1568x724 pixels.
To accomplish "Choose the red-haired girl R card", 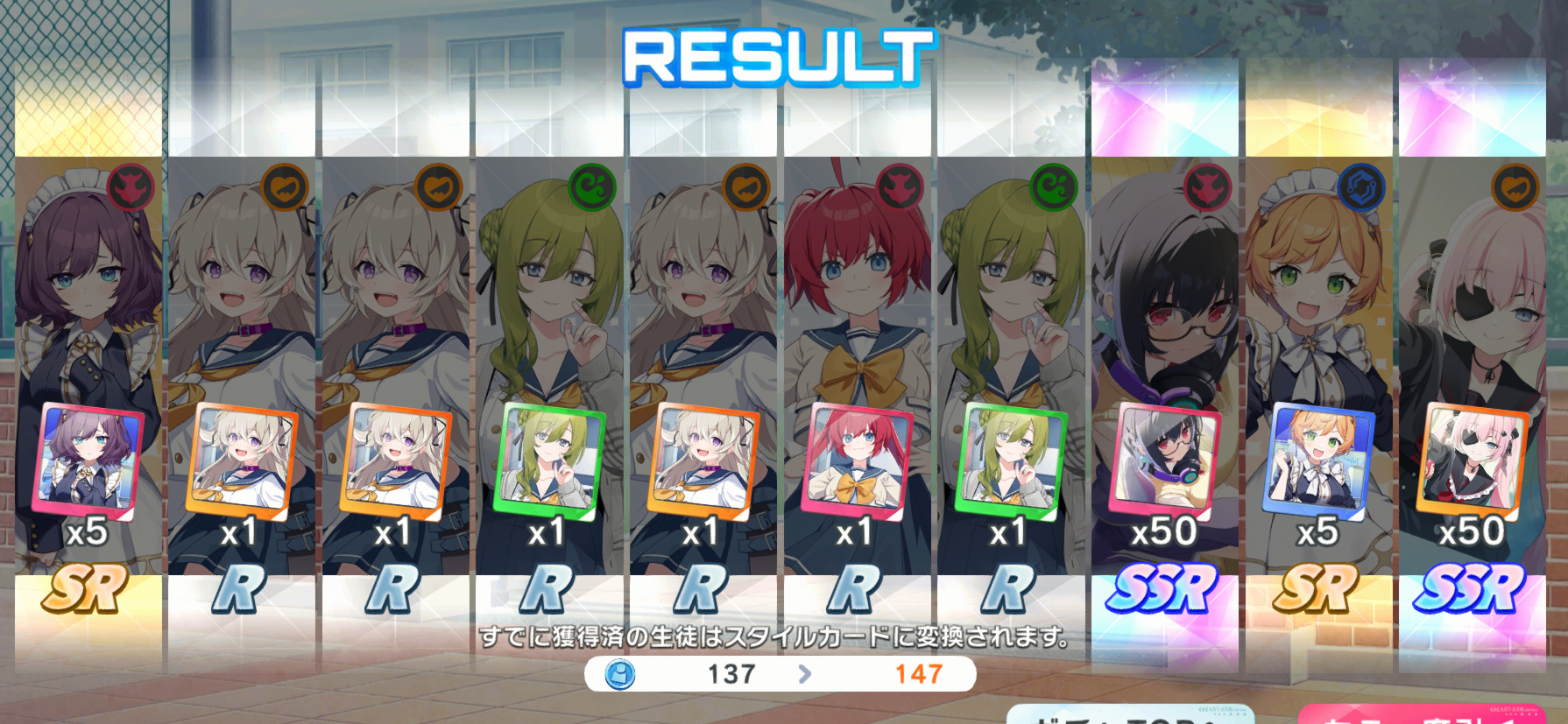I will (856, 368).
